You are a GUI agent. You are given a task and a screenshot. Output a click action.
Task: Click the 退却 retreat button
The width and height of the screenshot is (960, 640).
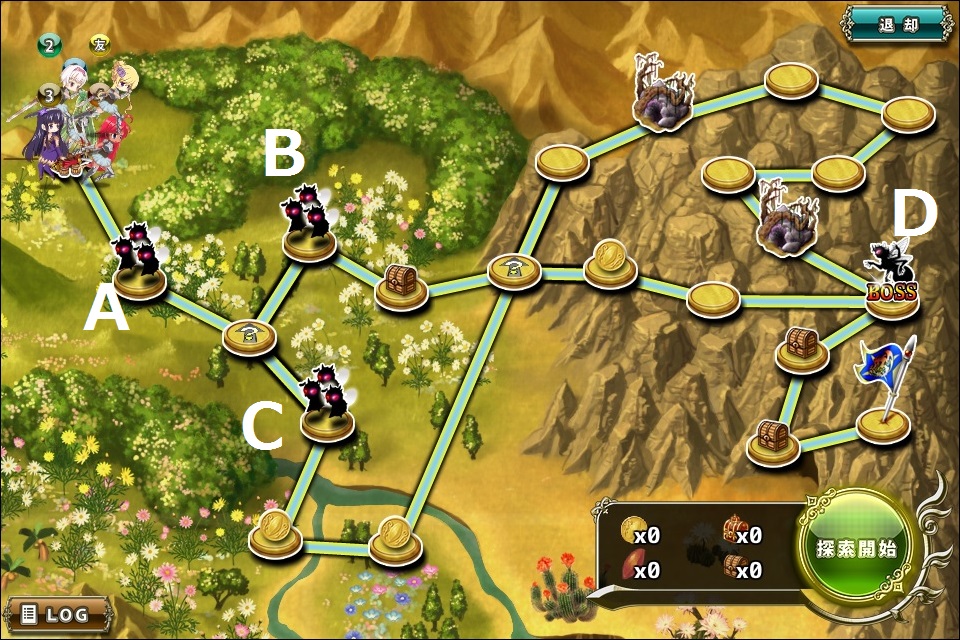[896, 24]
